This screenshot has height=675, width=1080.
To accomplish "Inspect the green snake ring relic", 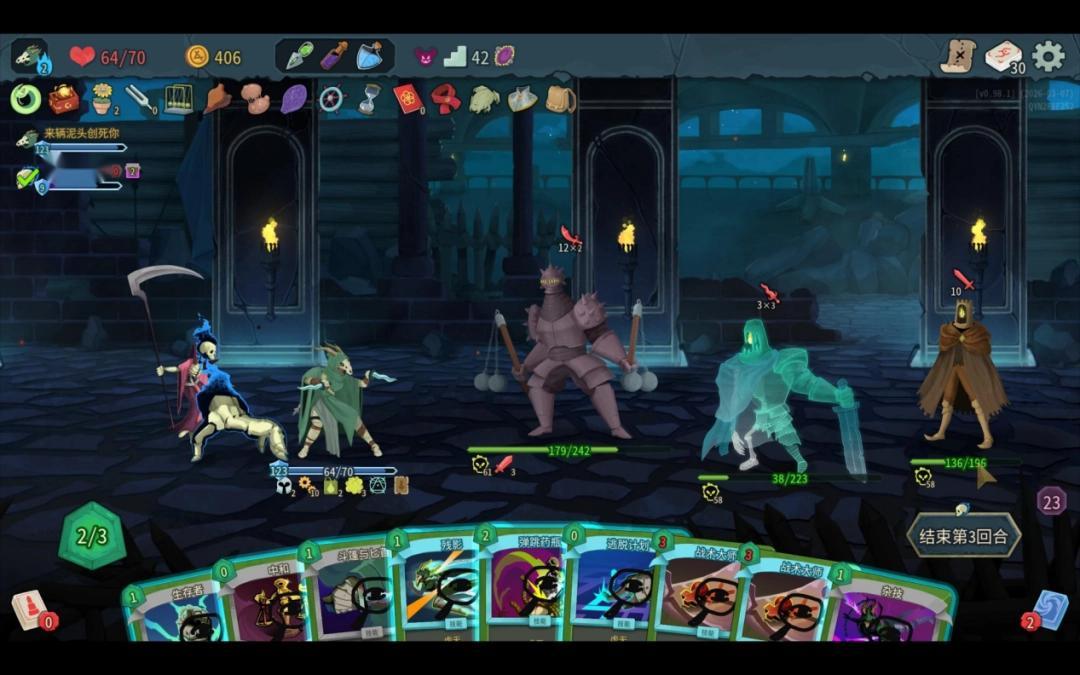I will [x=26, y=99].
